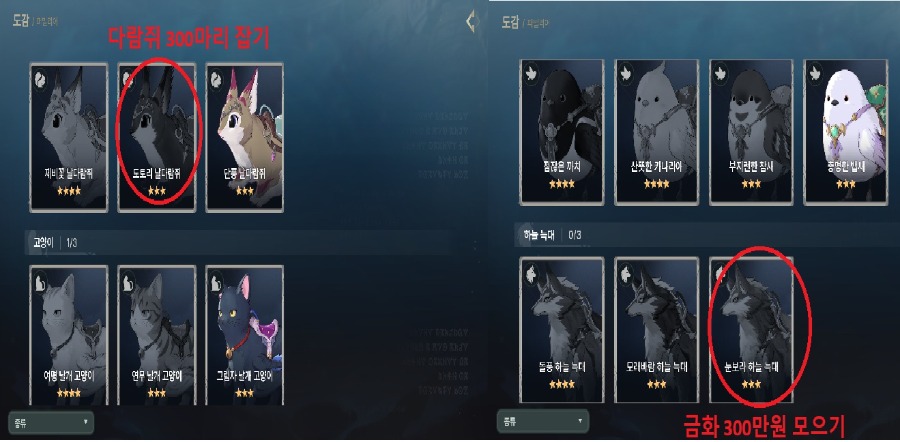Choose the 부지런한 참새 sparrow card
The height and width of the screenshot is (442, 900).
[x=750, y=127]
